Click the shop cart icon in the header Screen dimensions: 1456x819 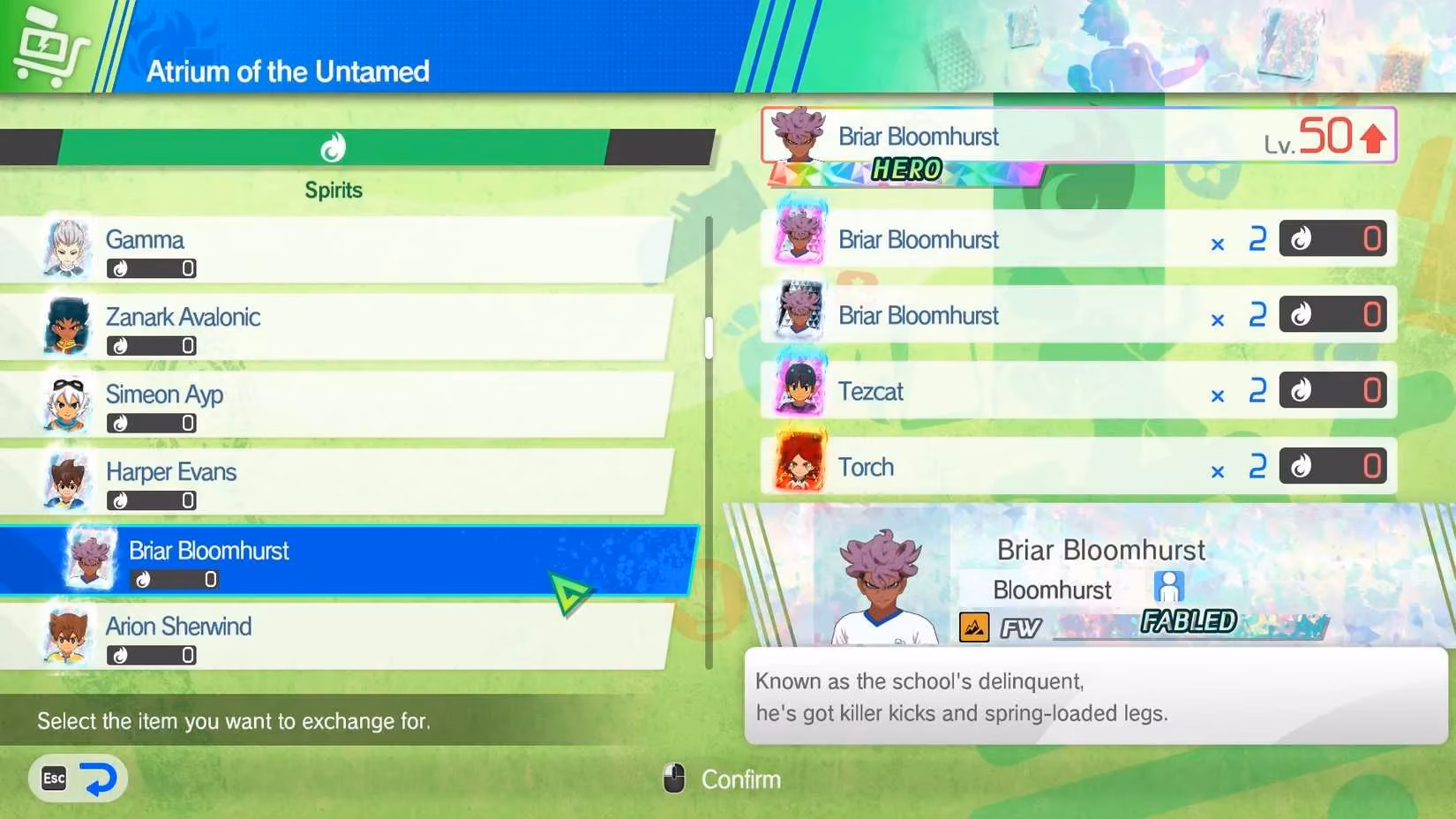click(53, 41)
